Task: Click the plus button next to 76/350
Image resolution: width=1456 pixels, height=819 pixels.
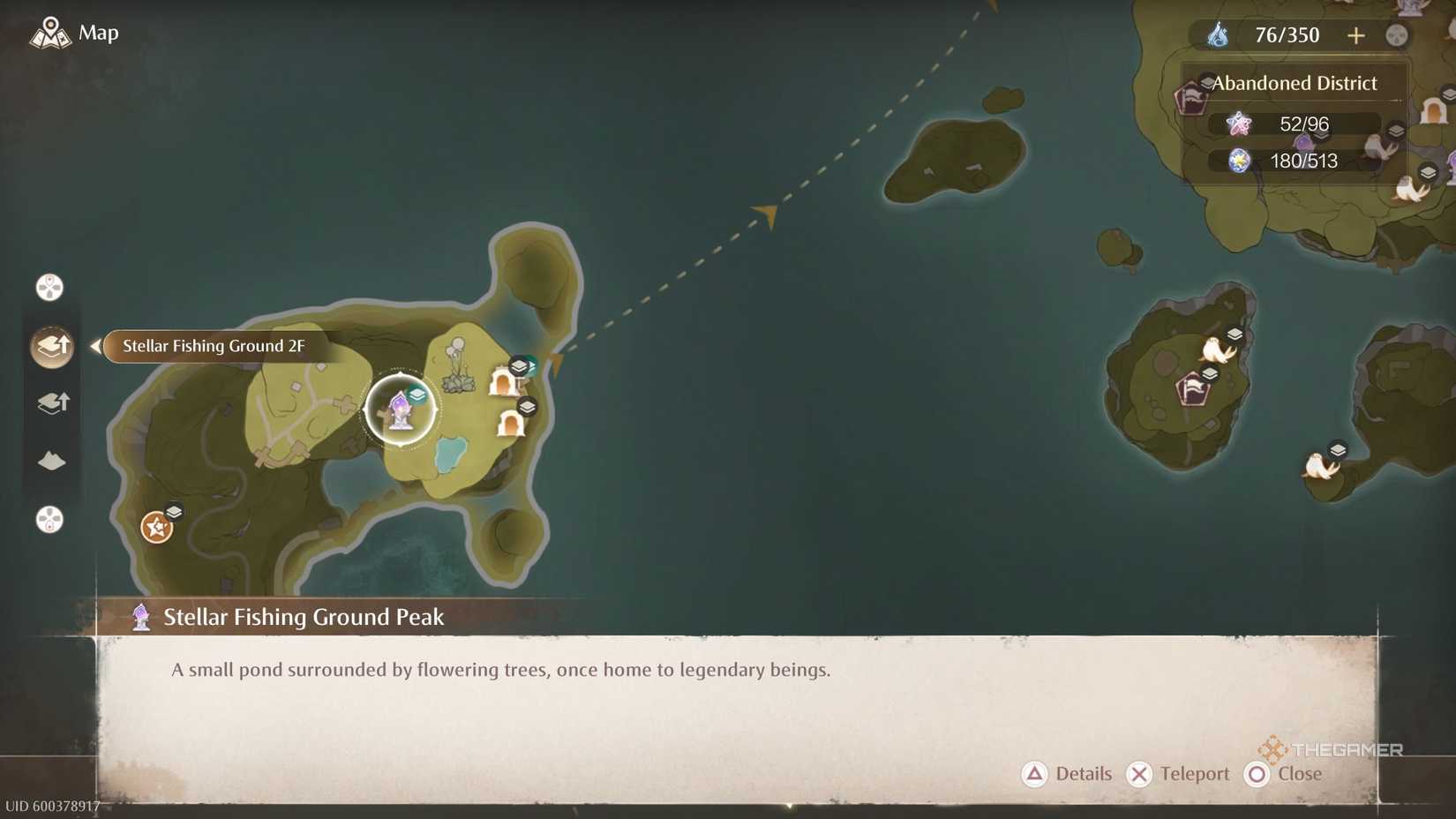Action: coord(1356,35)
